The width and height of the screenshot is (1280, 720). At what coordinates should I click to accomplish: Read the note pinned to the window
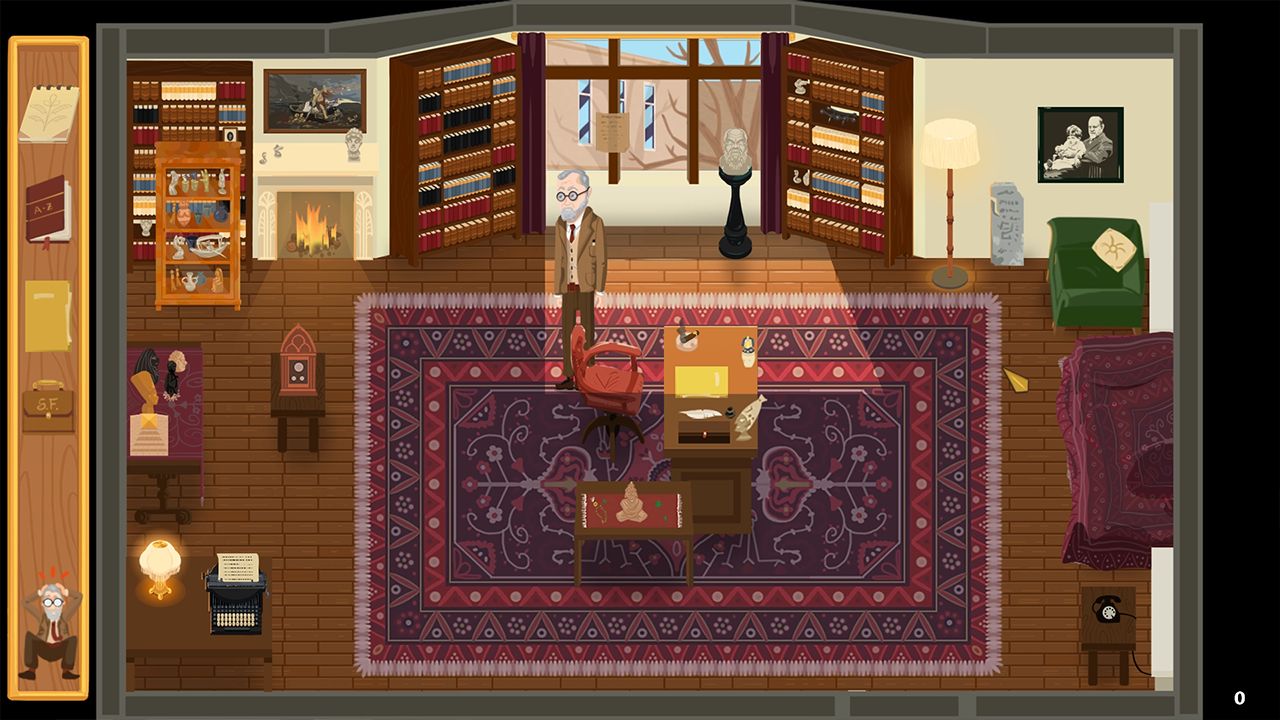click(x=613, y=131)
